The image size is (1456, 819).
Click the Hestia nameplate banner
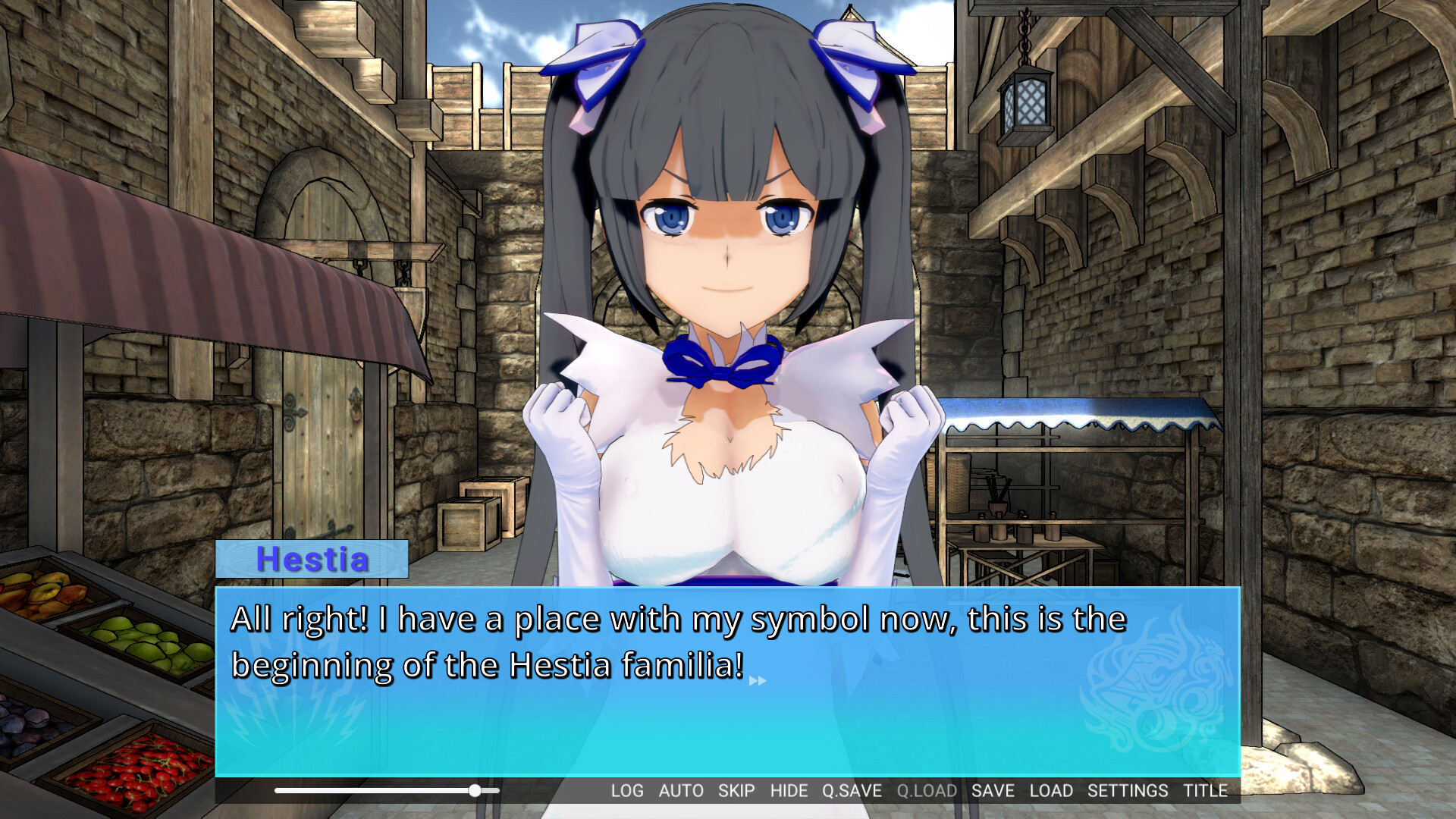coord(312,561)
